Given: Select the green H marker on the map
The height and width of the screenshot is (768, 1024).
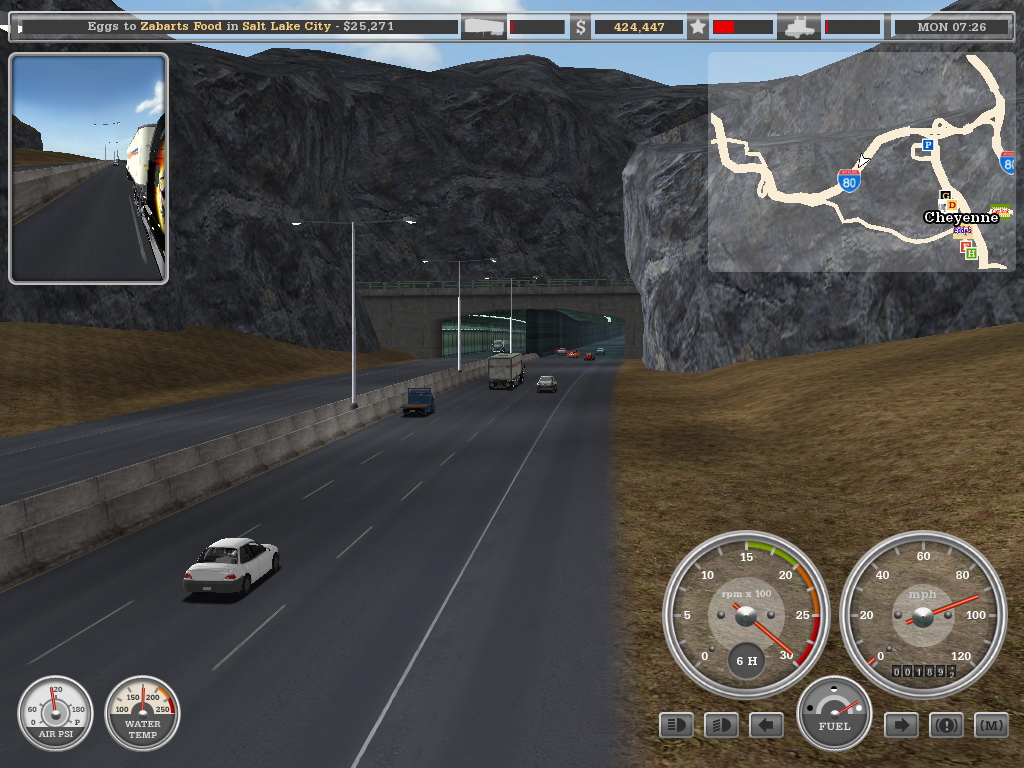Looking at the screenshot, I should click(x=971, y=254).
